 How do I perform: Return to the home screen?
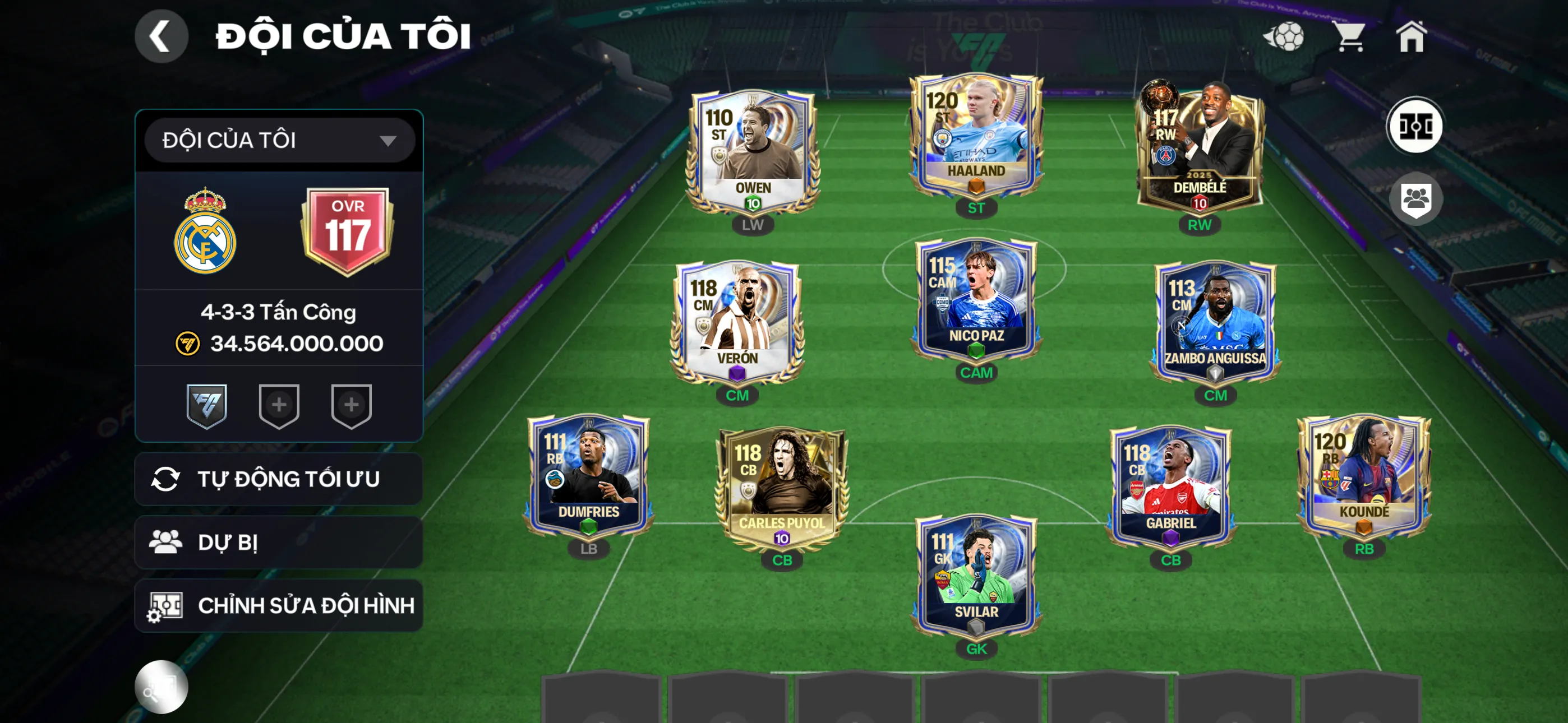tap(1410, 36)
